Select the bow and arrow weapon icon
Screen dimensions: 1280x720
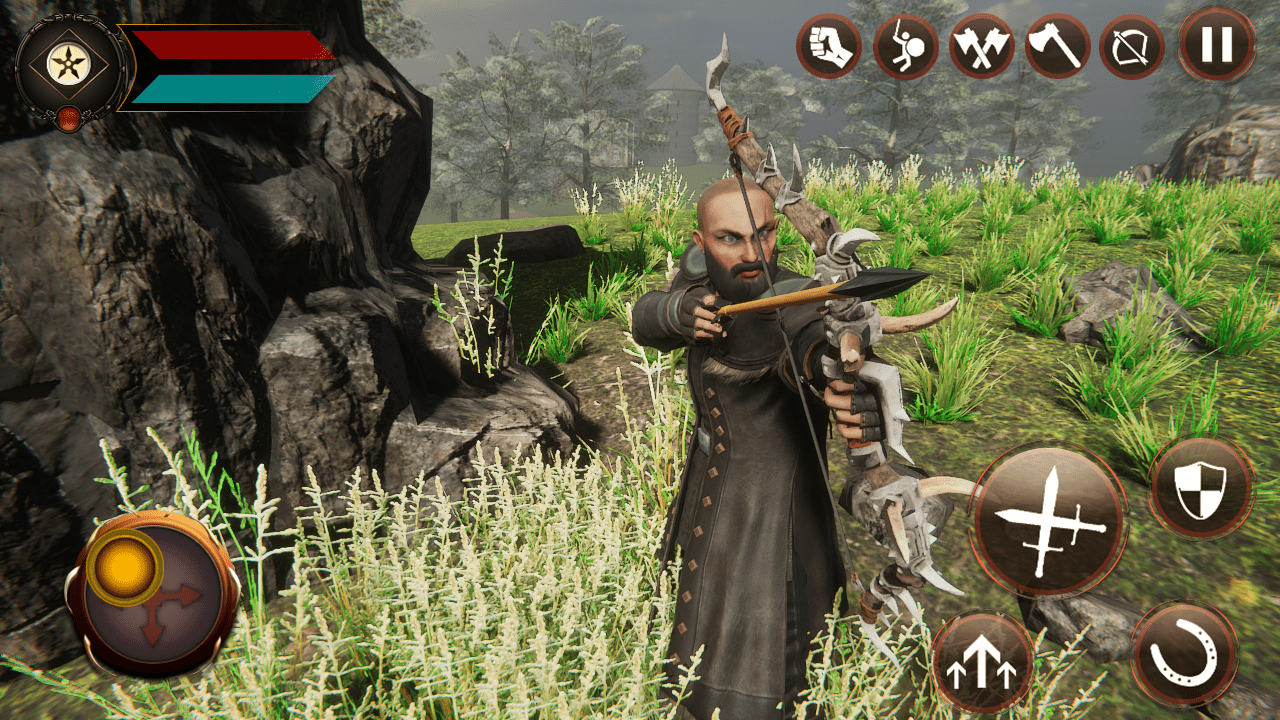click(x=1131, y=44)
